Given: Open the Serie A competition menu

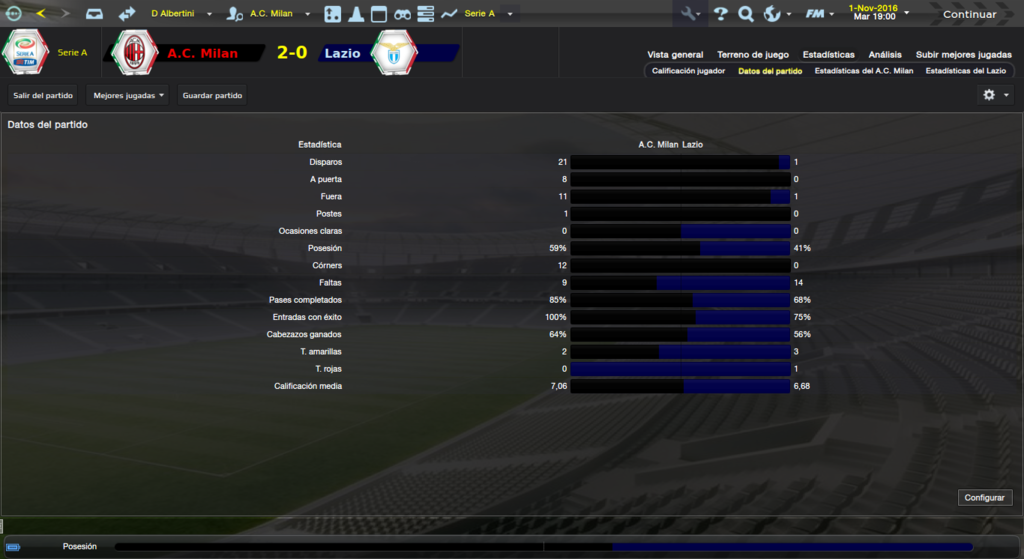Looking at the screenshot, I should pyautogui.click(x=488, y=14).
